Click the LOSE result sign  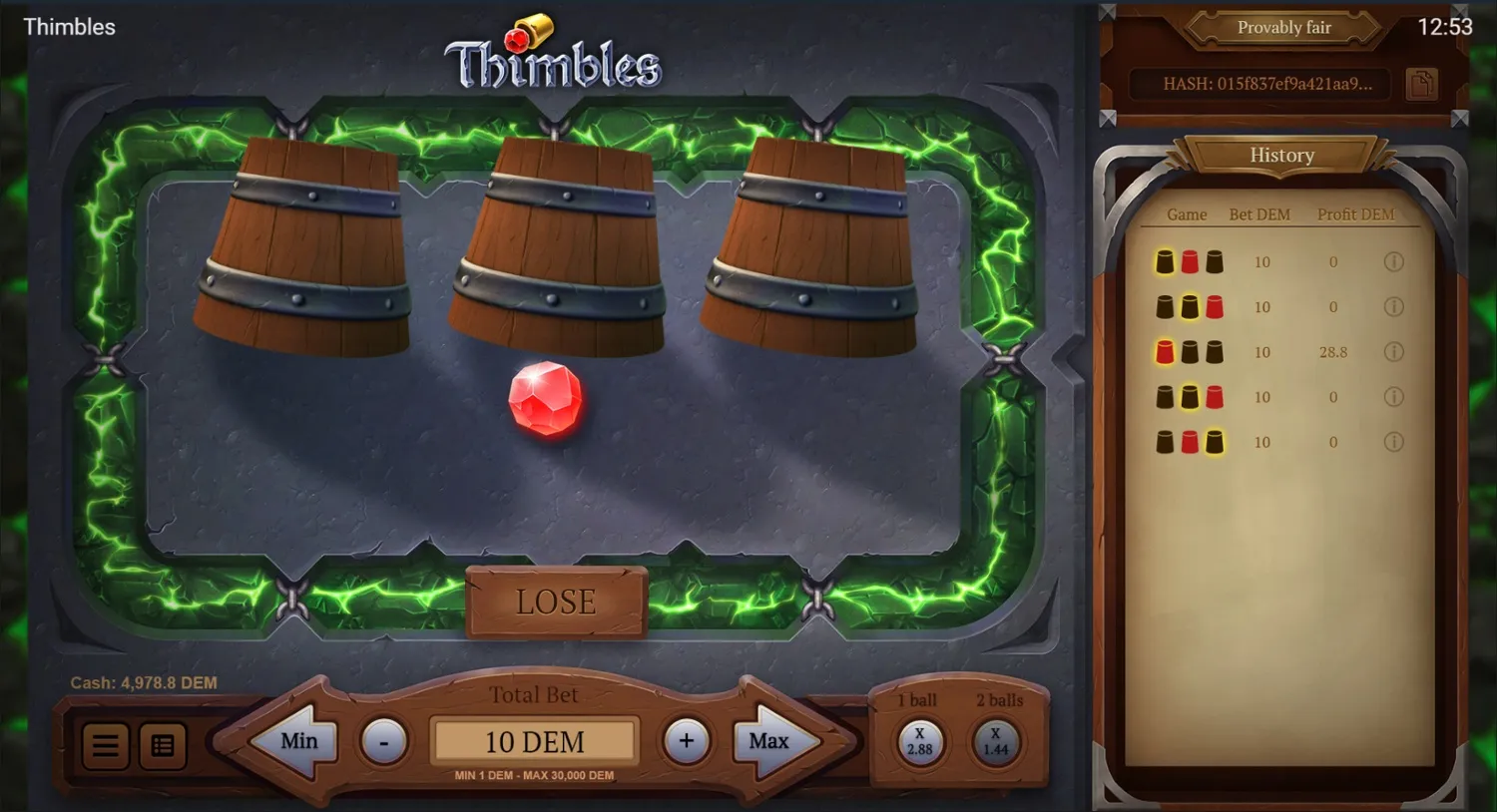(x=556, y=602)
